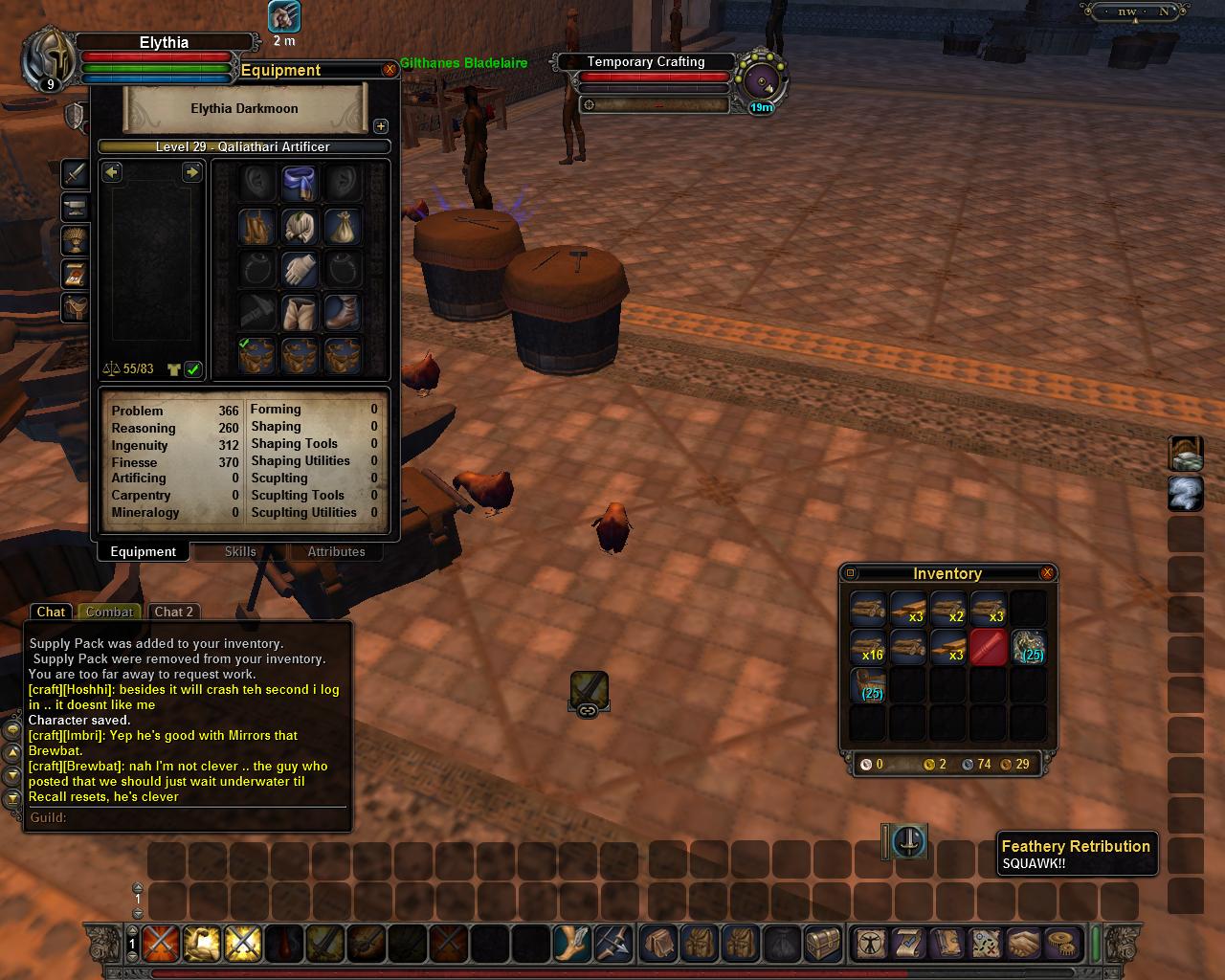This screenshot has height=980, width=1225.
Task: Select the equipped white gloves slot
Action: 300,269
